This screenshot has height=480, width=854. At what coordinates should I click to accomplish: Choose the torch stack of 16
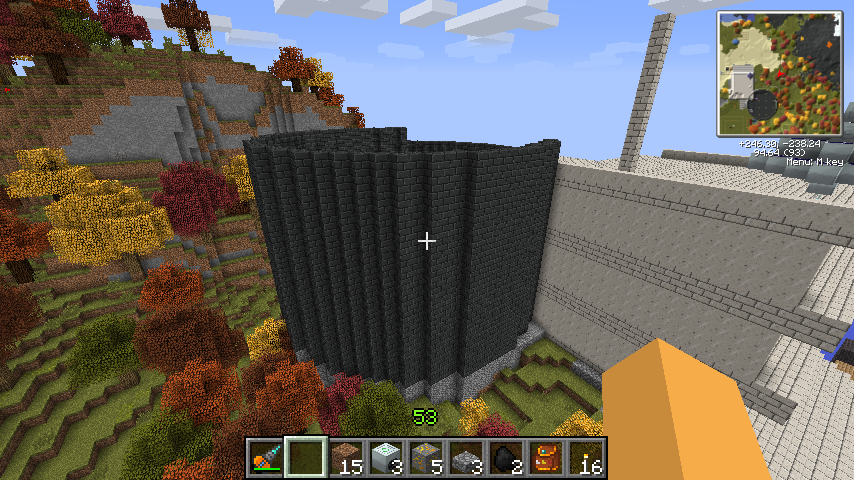(x=586, y=458)
